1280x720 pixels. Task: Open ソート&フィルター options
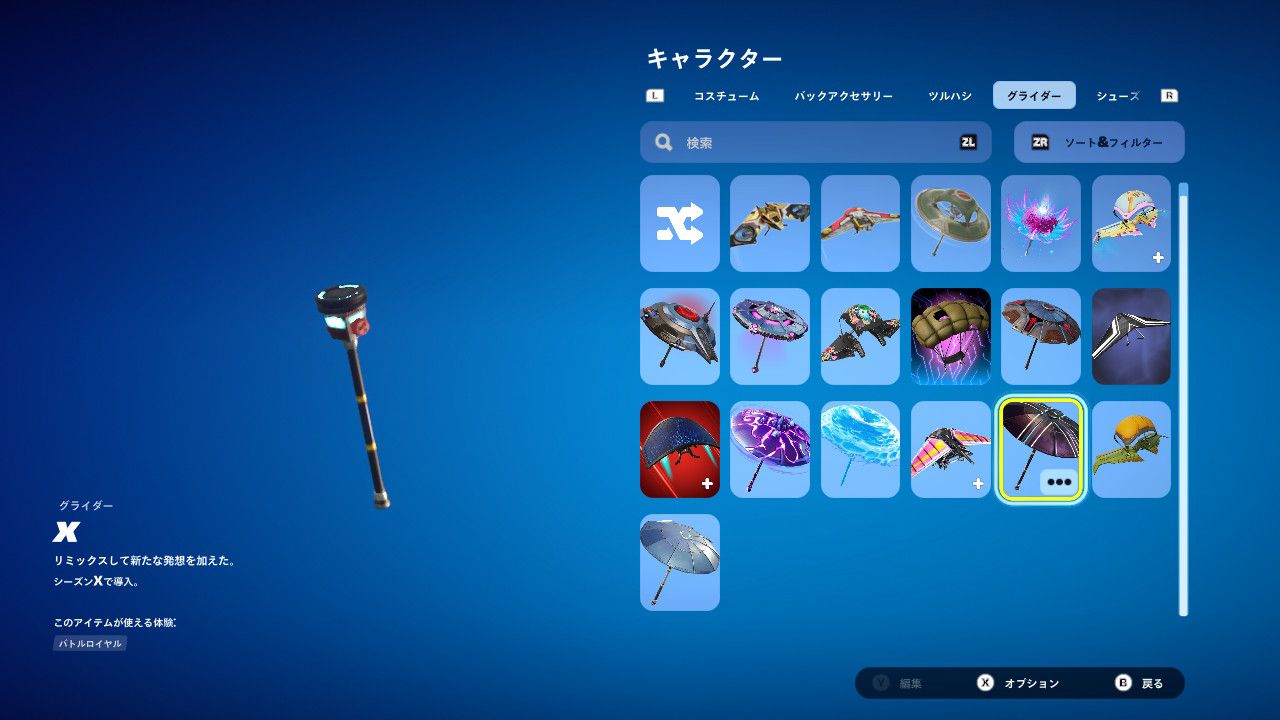click(x=1099, y=142)
